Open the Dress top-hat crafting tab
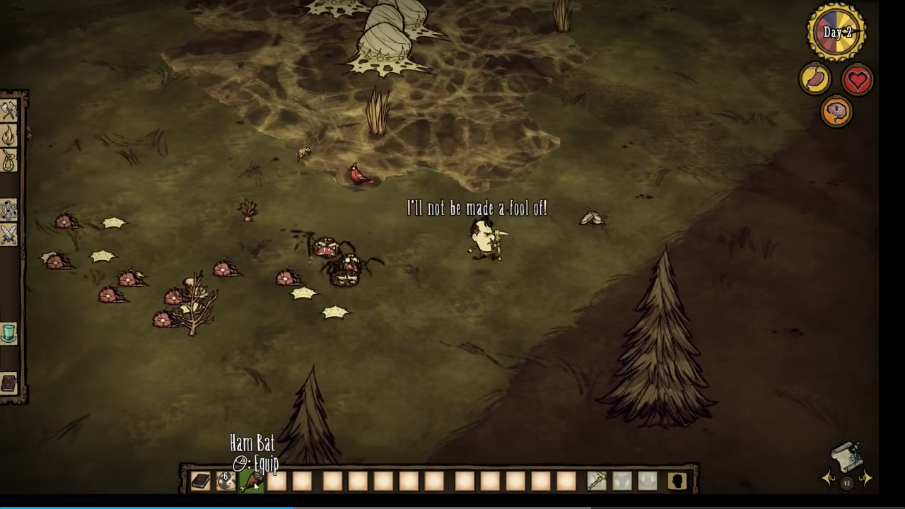This screenshot has height=509, width=905. [9, 334]
